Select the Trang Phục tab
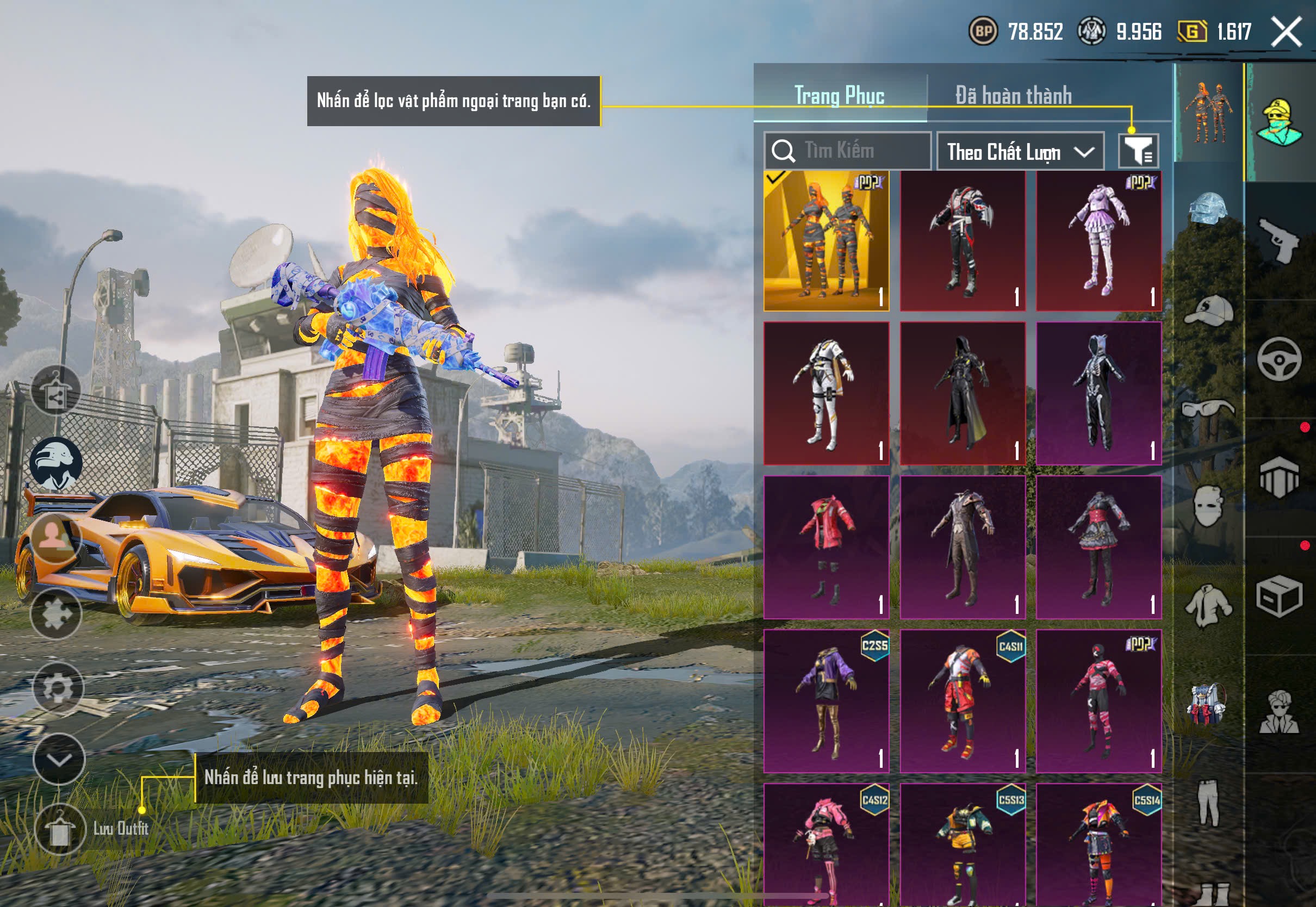The height and width of the screenshot is (907, 1316). pos(839,96)
